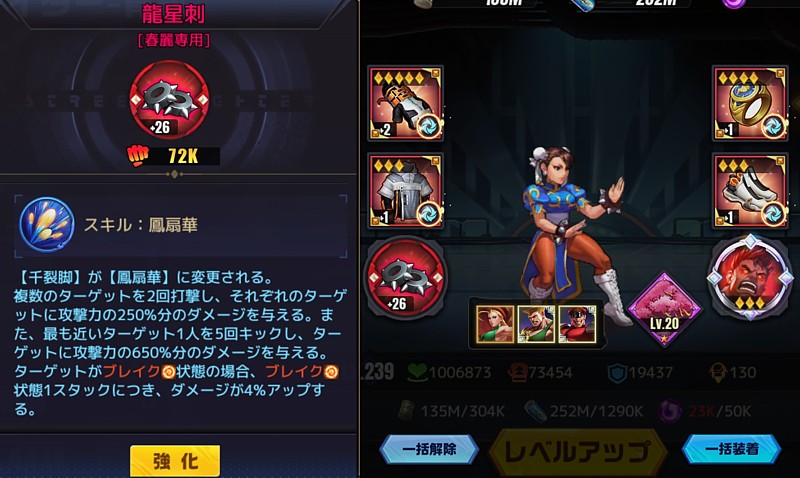Choose 一括装着 to equip all gear
The width and height of the screenshot is (800, 478).
coord(732,450)
